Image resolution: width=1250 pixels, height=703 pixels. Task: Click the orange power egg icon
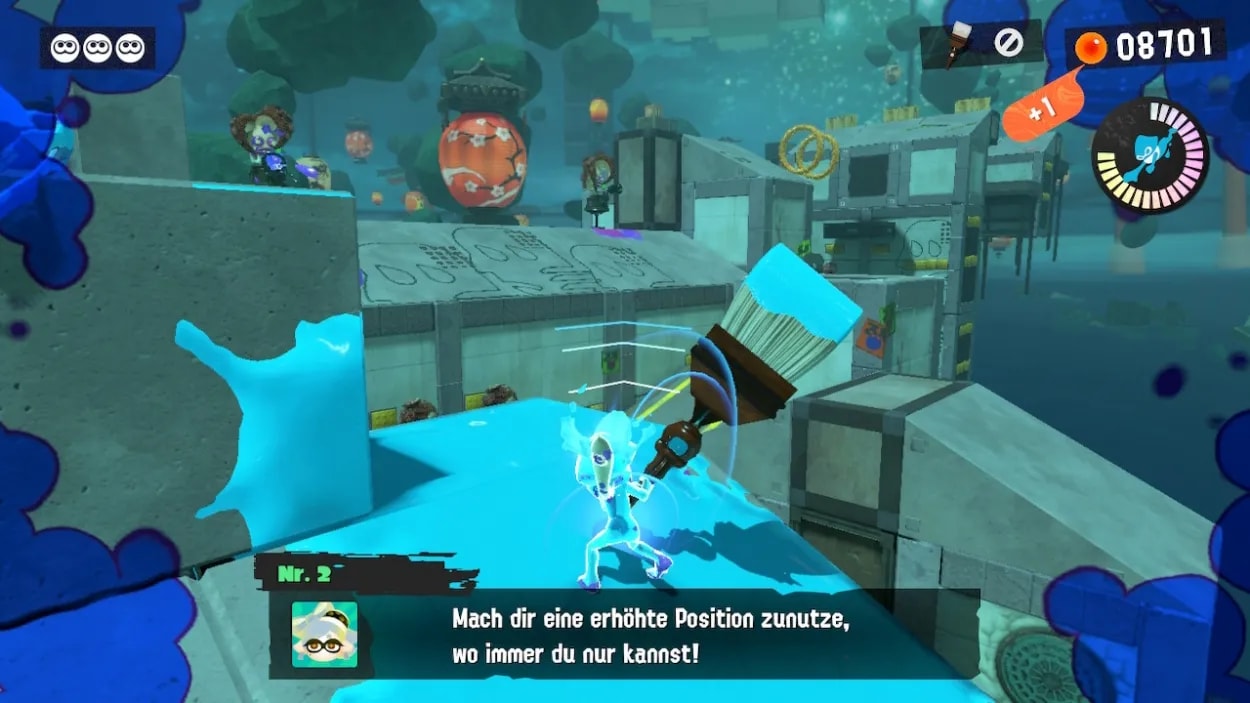click(x=1090, y=48)
